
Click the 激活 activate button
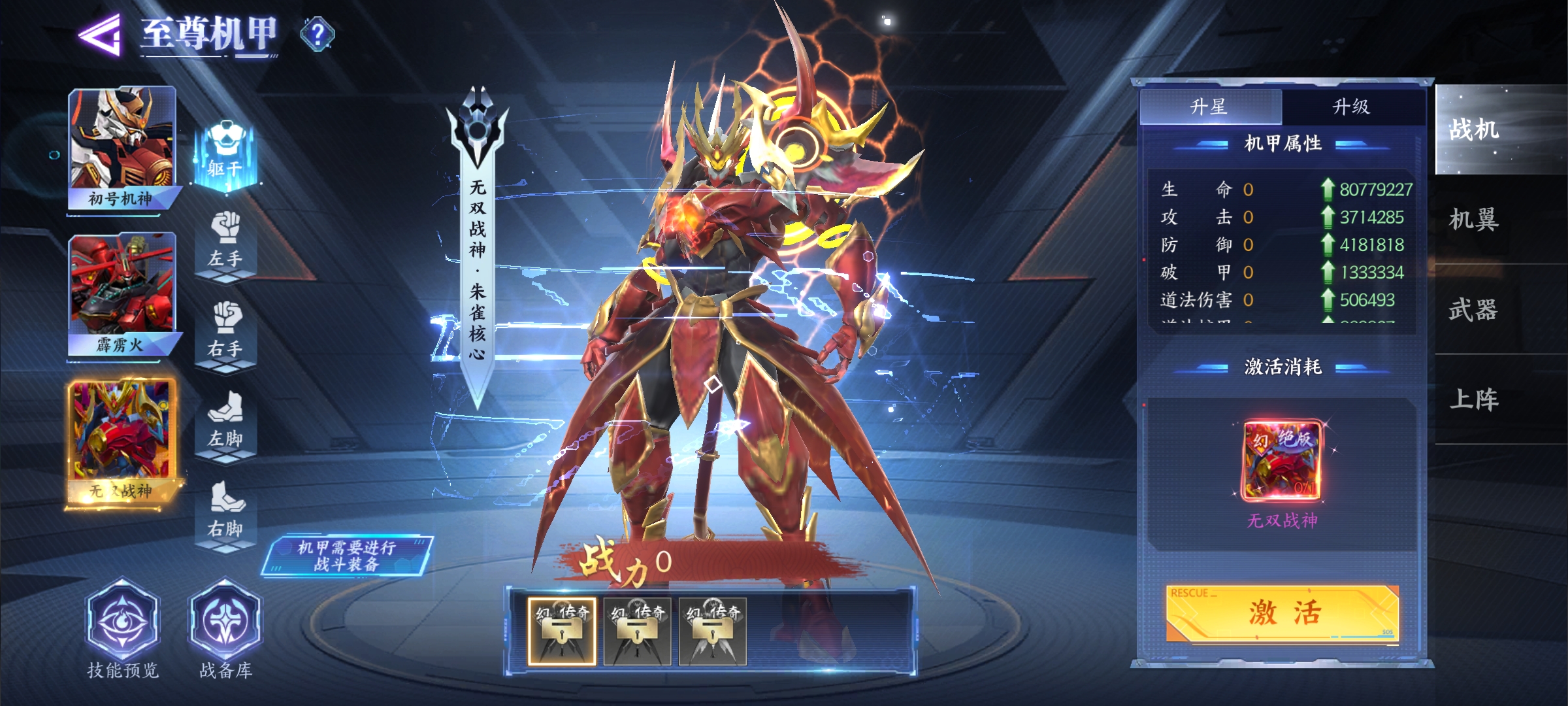(1282, 613)
